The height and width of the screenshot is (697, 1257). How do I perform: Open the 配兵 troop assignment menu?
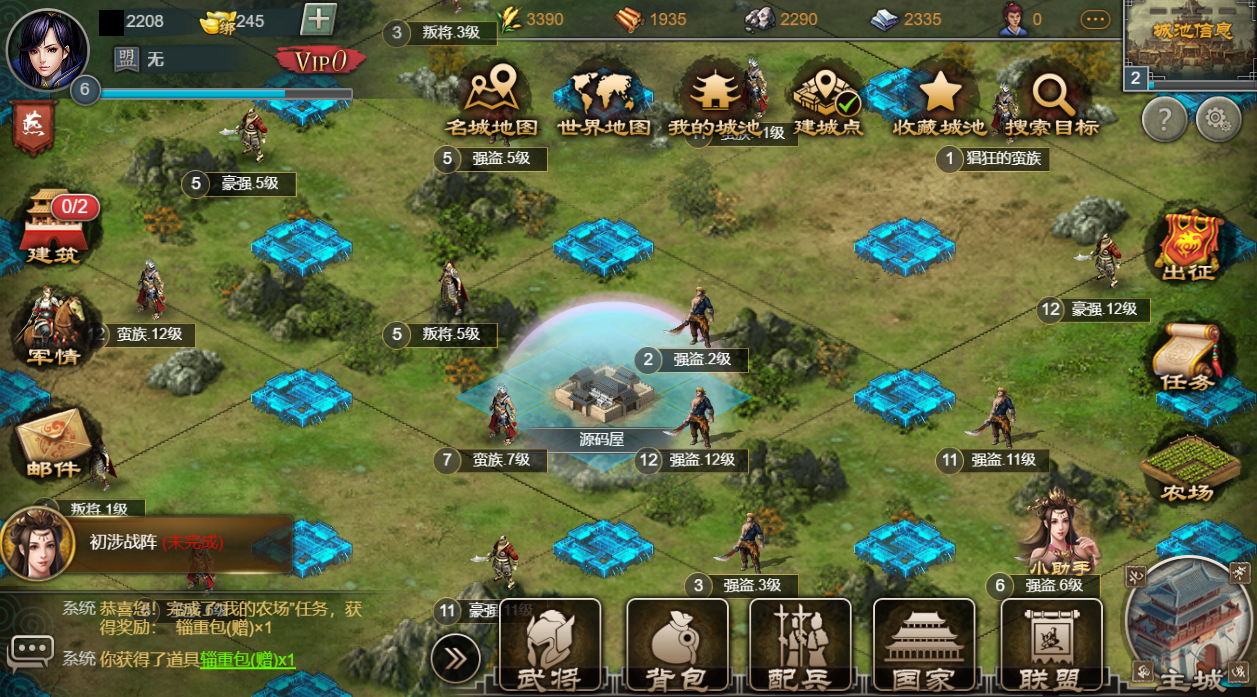(x=800, y=647)
